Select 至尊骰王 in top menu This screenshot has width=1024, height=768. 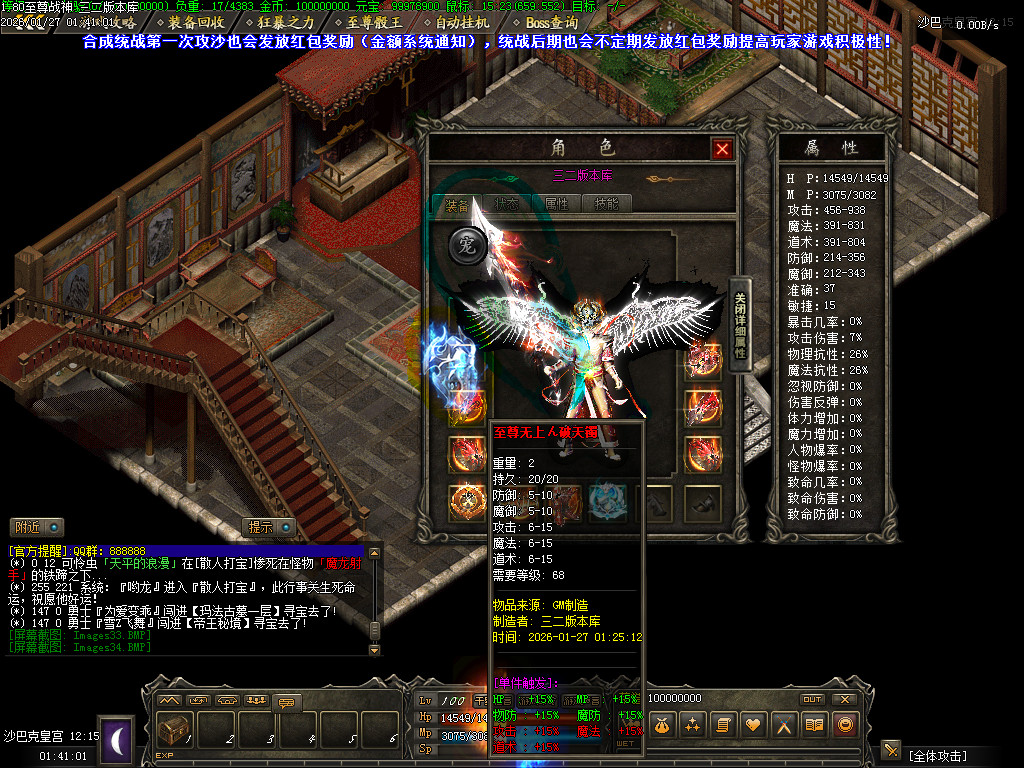click(373, 22)
